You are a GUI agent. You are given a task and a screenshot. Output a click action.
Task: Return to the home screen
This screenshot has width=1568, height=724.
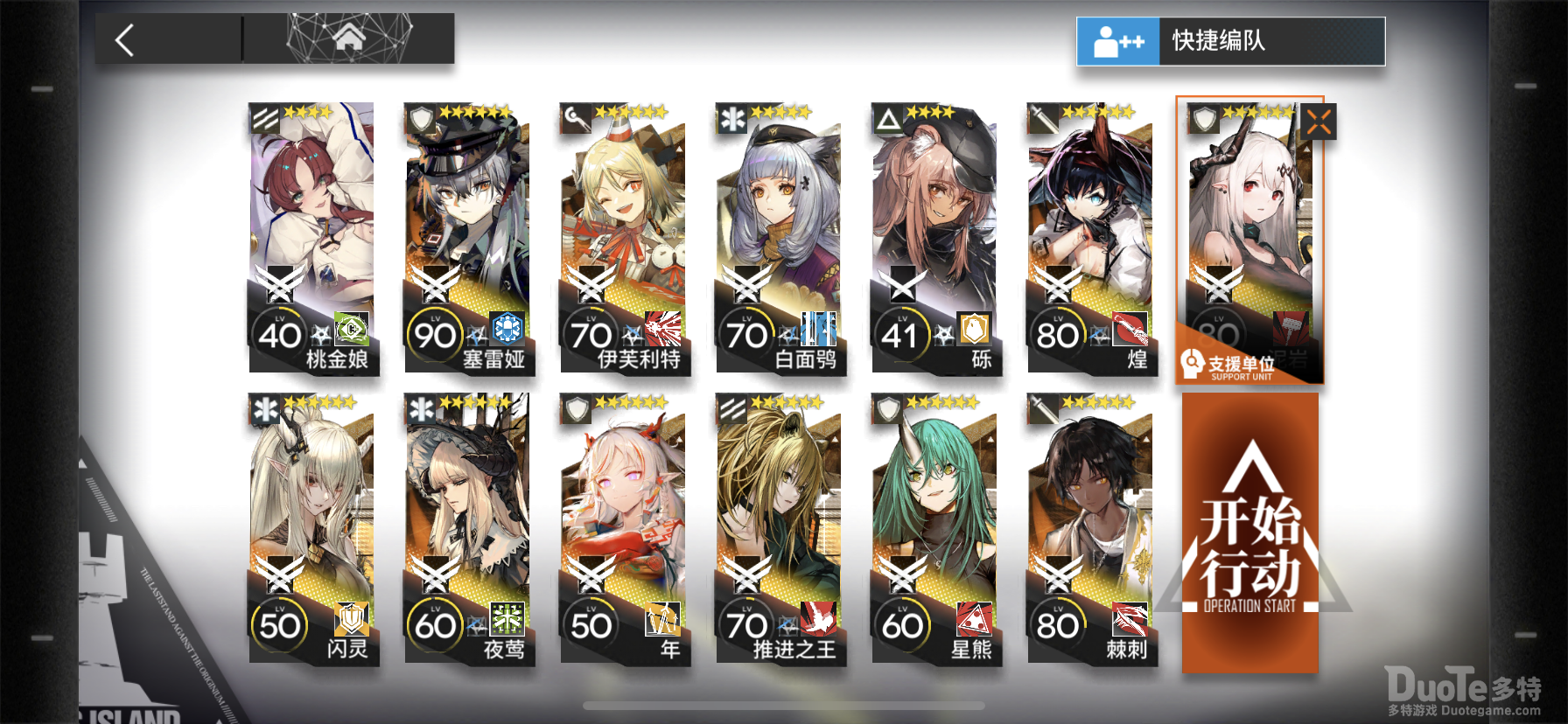(x=348, y=38)
